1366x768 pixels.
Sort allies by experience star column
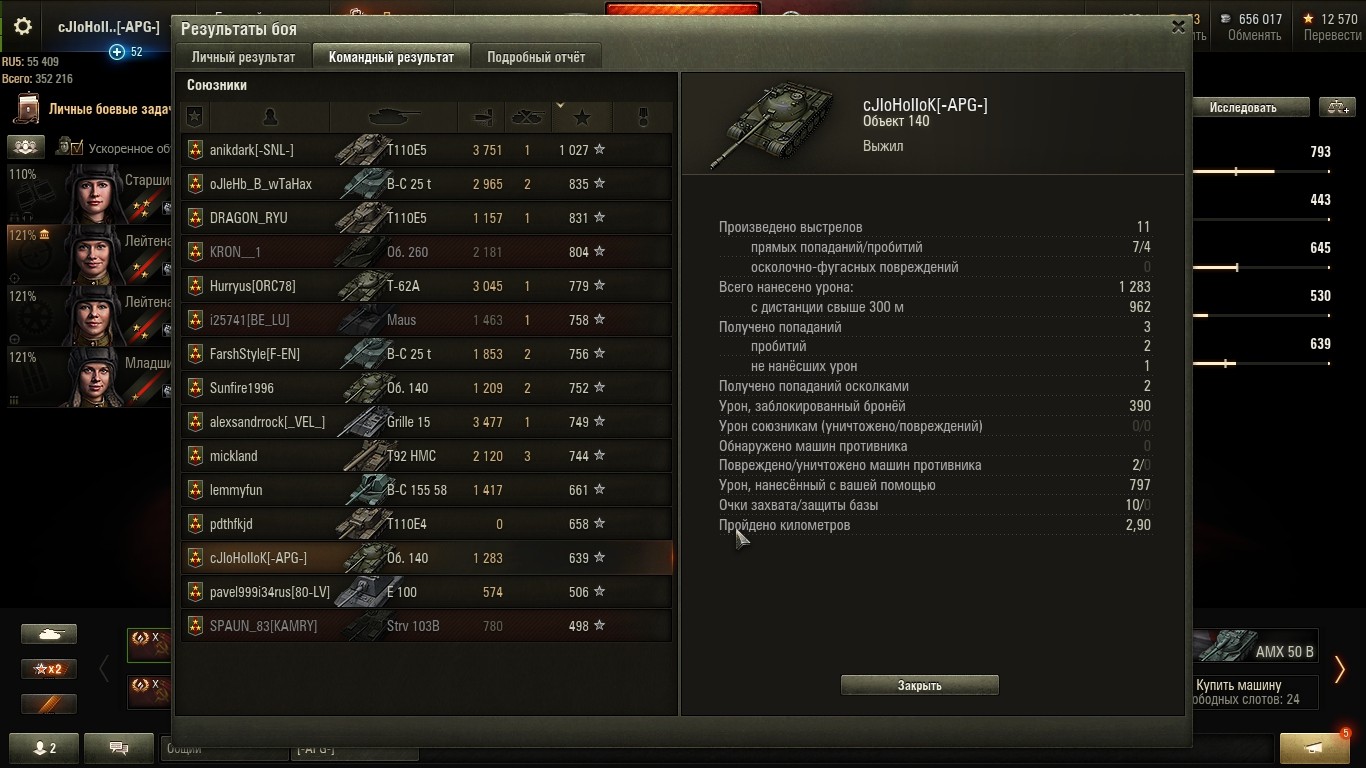coord(581,117)
